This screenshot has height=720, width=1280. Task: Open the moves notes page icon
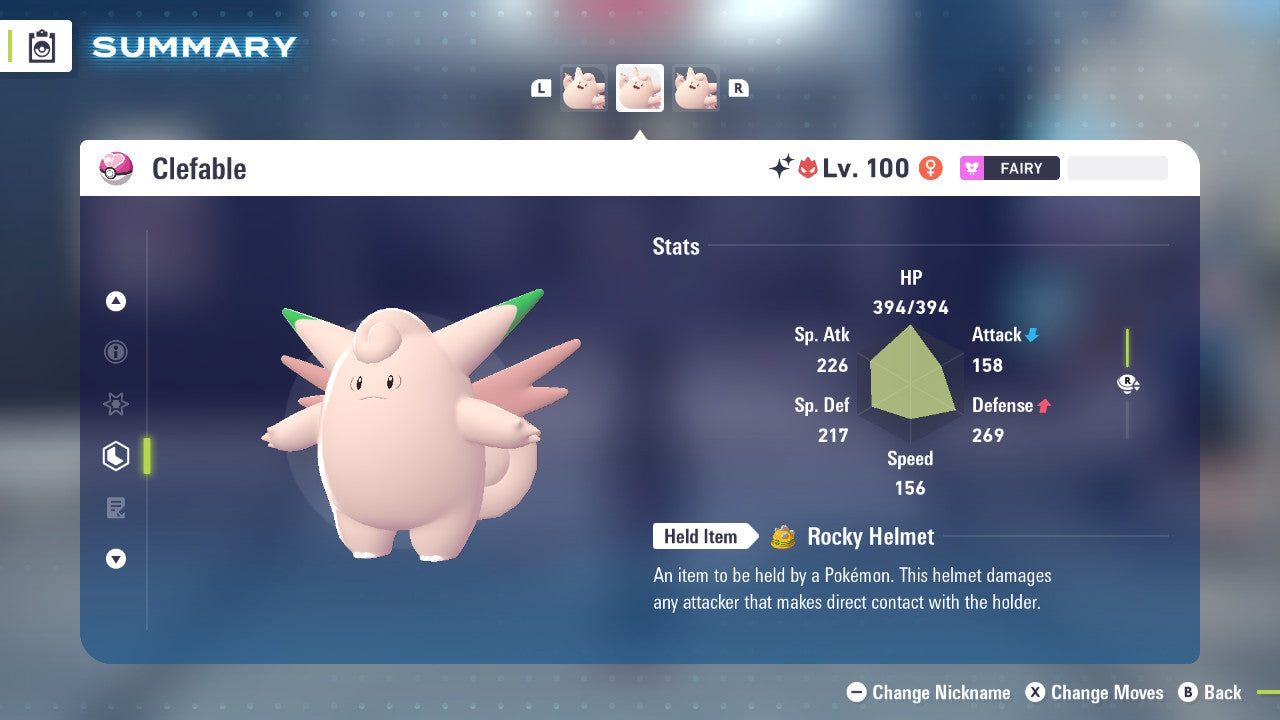tap(116, 508)
